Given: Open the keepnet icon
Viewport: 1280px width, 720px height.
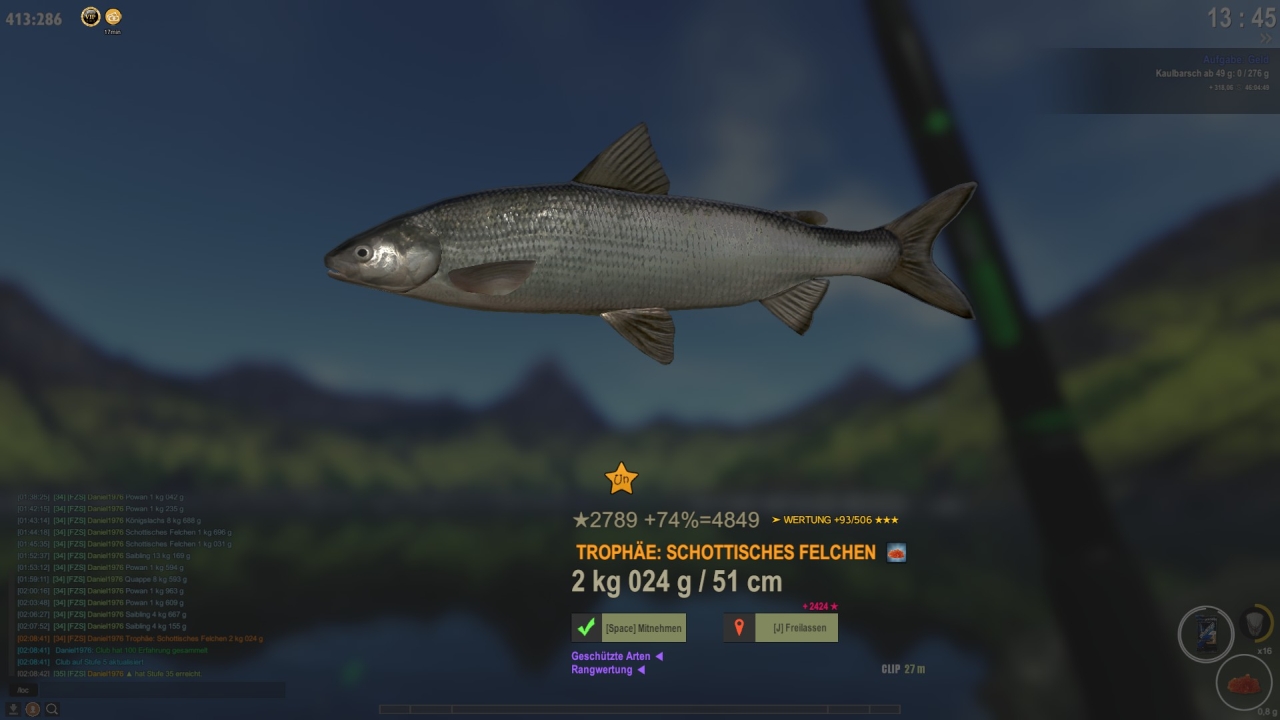Looking at the screenshot, I should click(1257, 623).
